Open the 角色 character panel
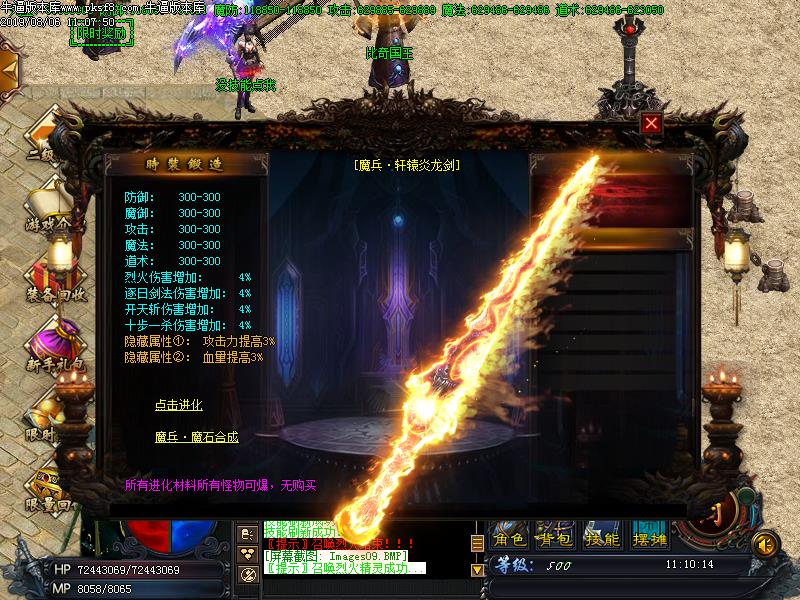This screenshot has height=600, width=800. [x=510, y=539]
